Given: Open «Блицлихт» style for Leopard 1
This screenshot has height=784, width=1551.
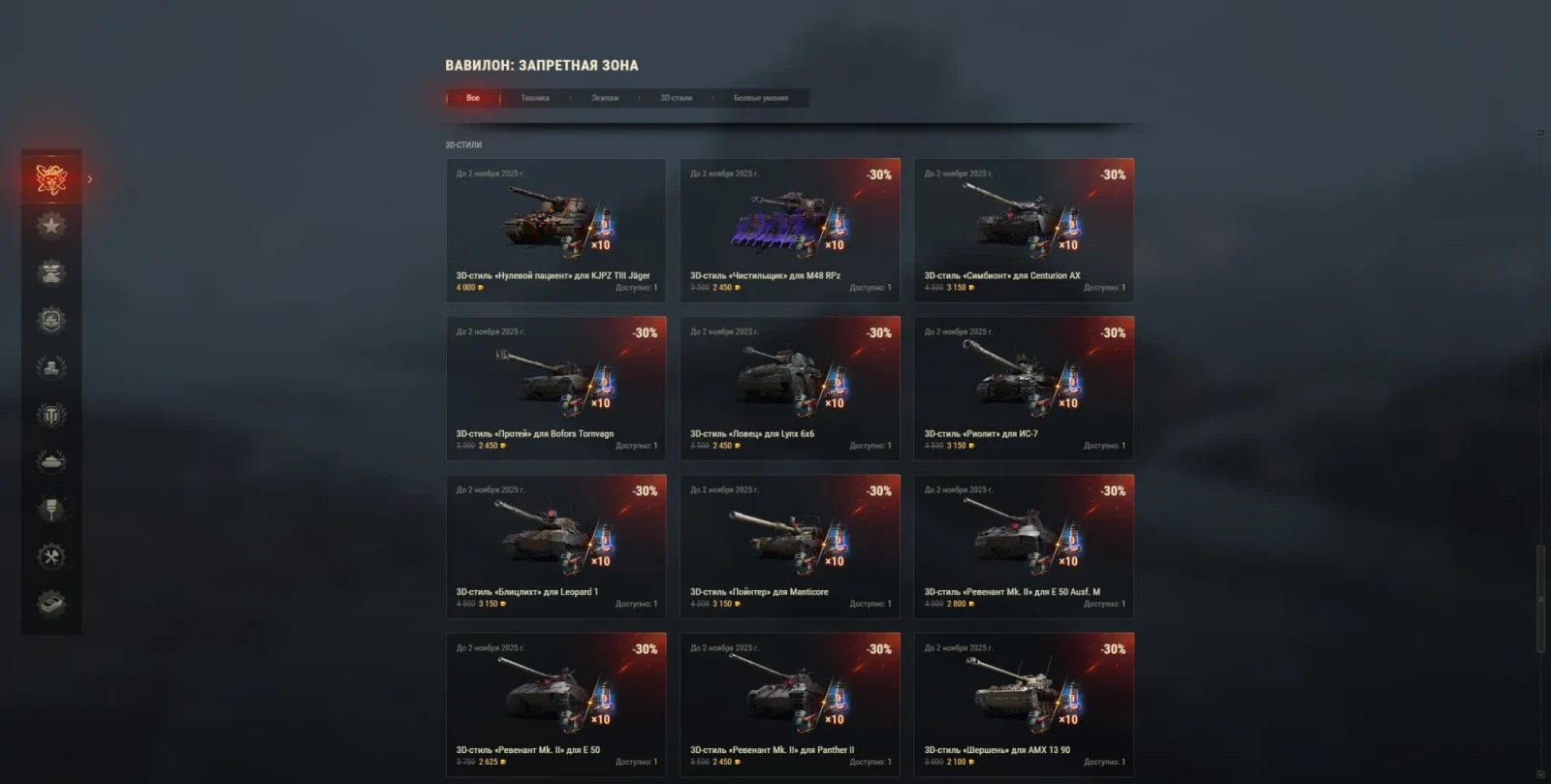Looking at the screenshot, I should pos(555,547).
